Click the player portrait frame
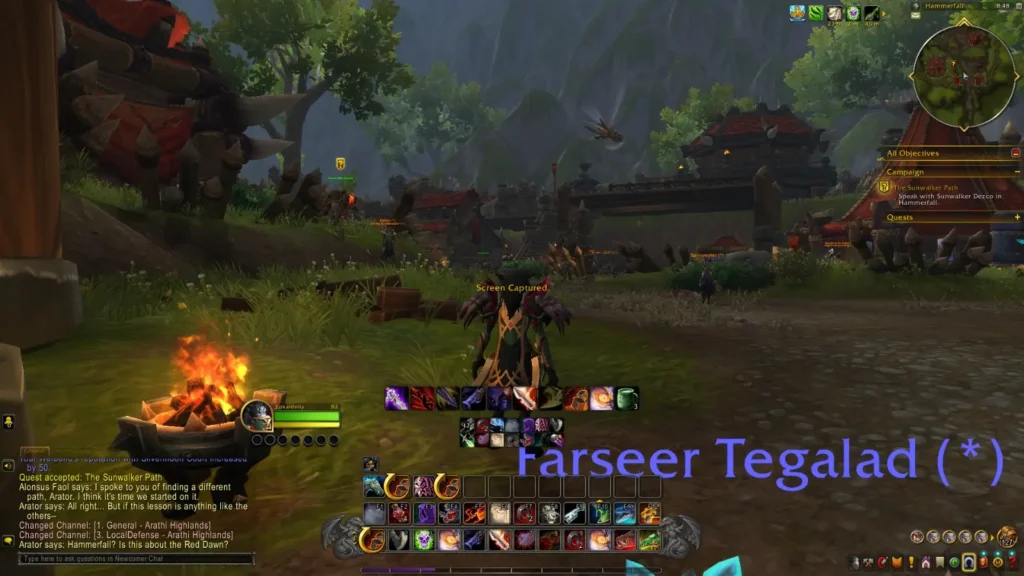Viewport: 1024px width, 576px height. click(x=256, y=416)
